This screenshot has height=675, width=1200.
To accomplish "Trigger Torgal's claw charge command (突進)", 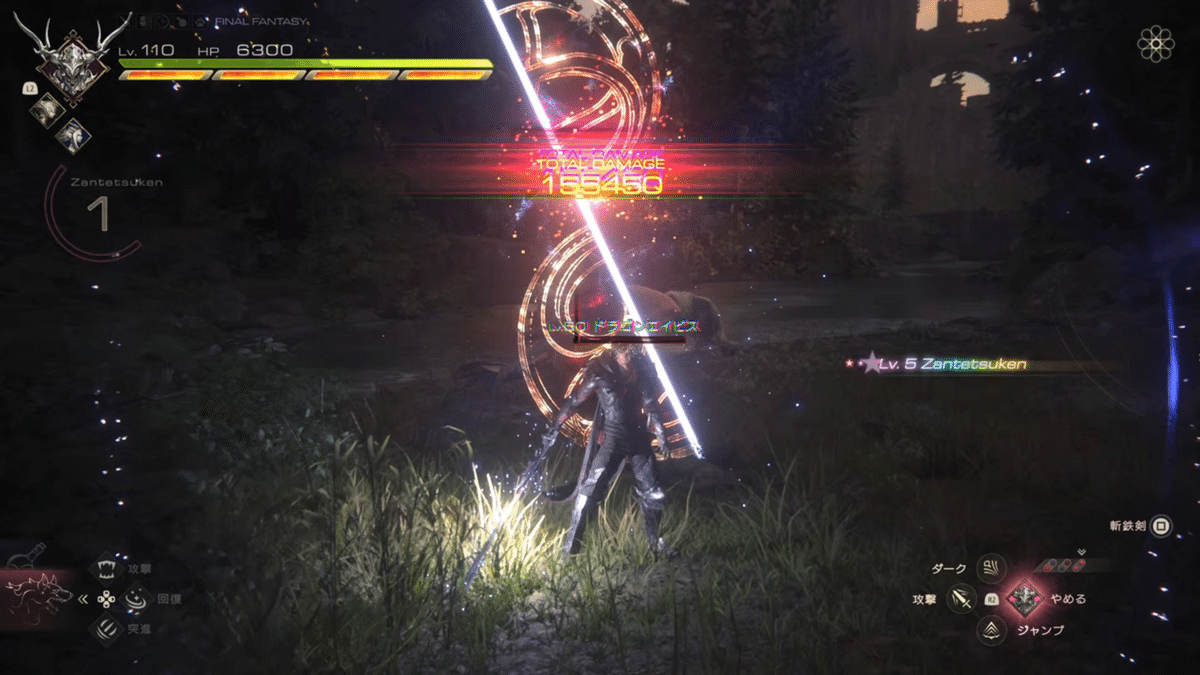I will point(106,629).
